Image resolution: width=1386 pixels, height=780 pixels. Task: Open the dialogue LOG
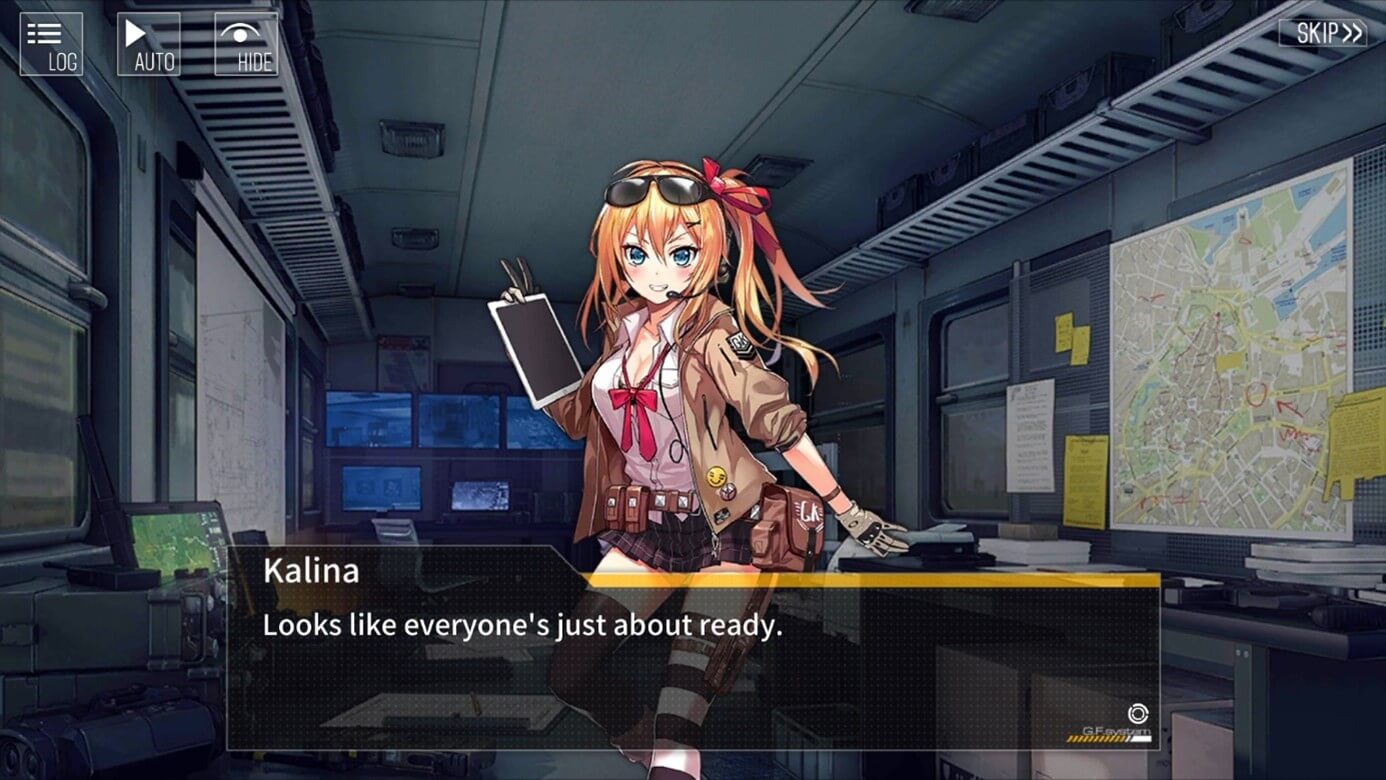(51, 44)
